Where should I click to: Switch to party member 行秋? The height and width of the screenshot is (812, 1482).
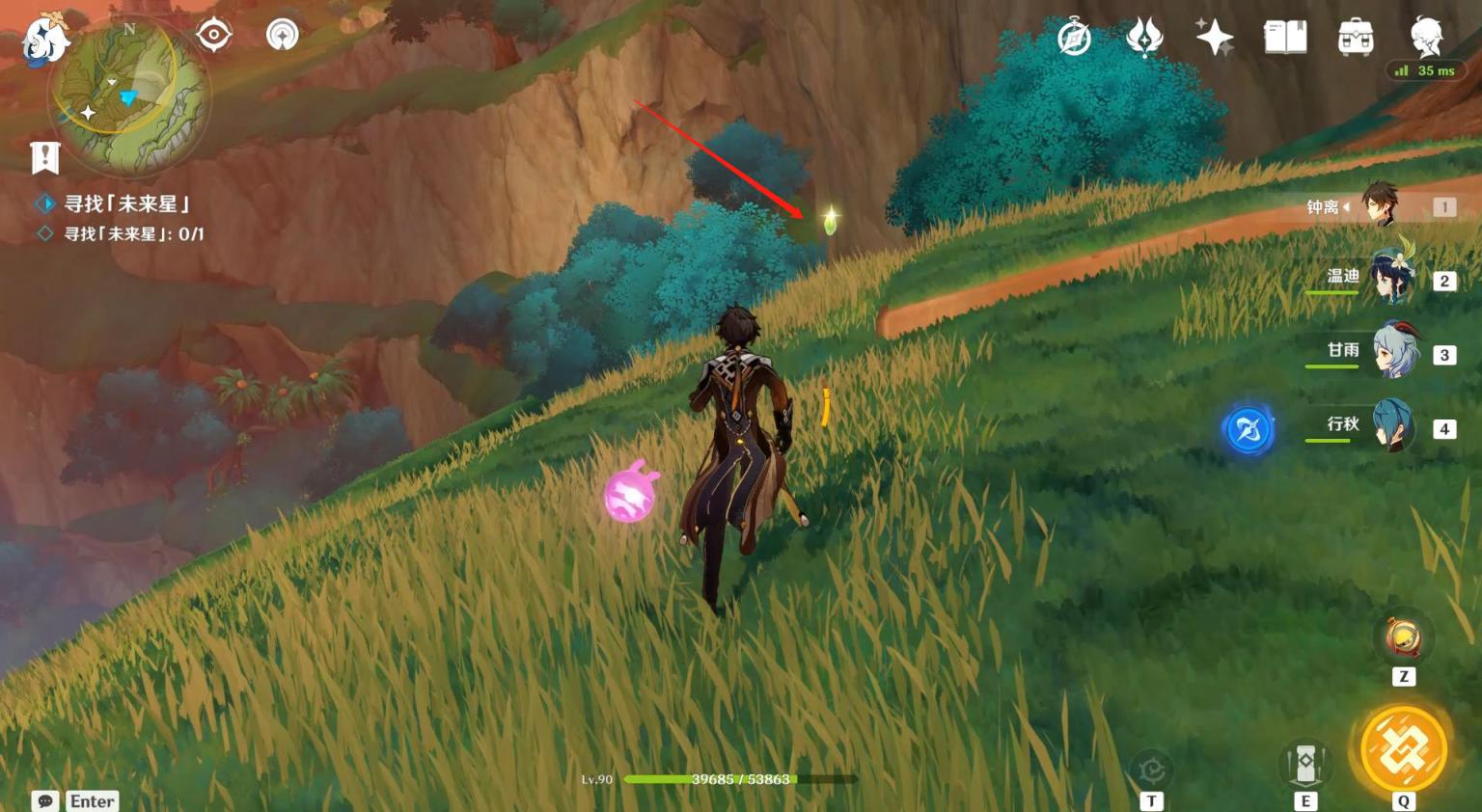click(x=1391, y=426)
